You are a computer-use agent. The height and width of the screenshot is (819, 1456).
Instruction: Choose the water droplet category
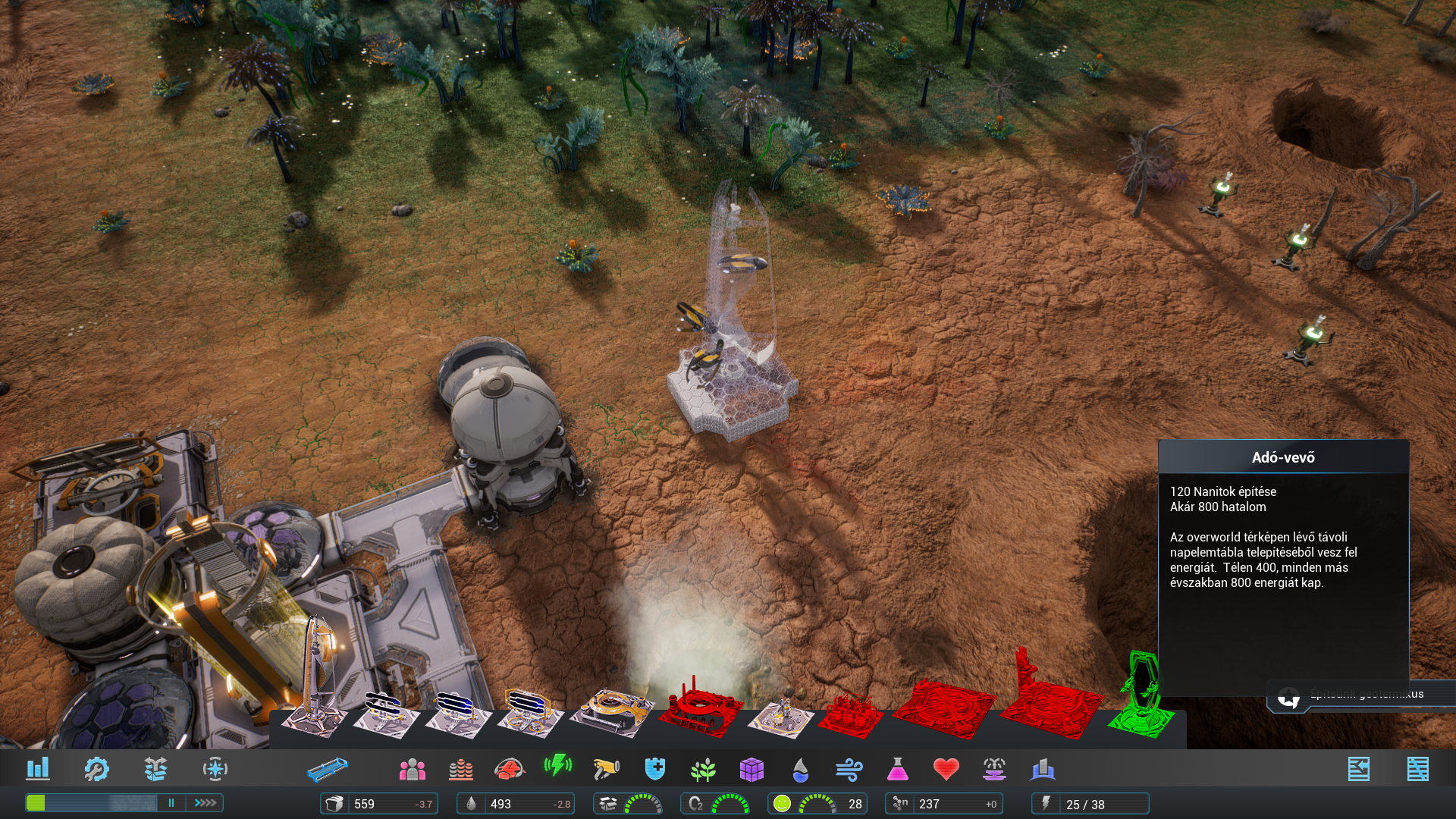point(800,769)
